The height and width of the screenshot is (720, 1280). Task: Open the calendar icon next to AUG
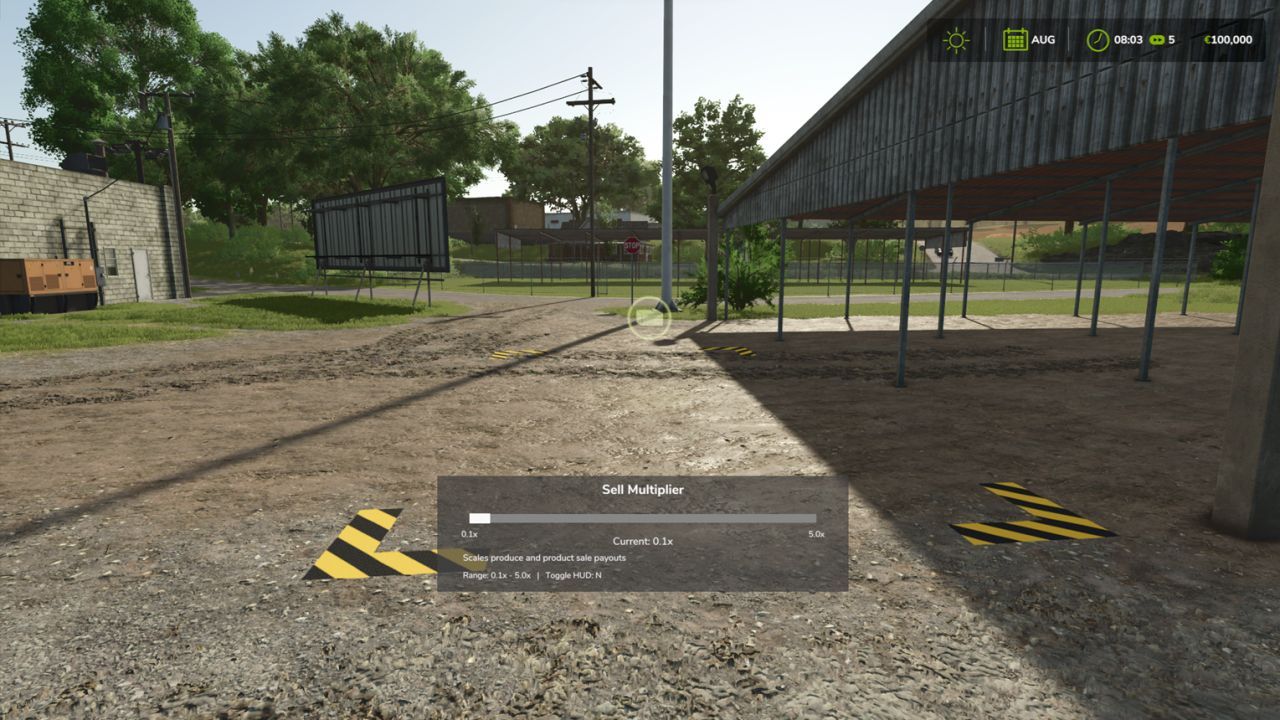pos(1015,40)
